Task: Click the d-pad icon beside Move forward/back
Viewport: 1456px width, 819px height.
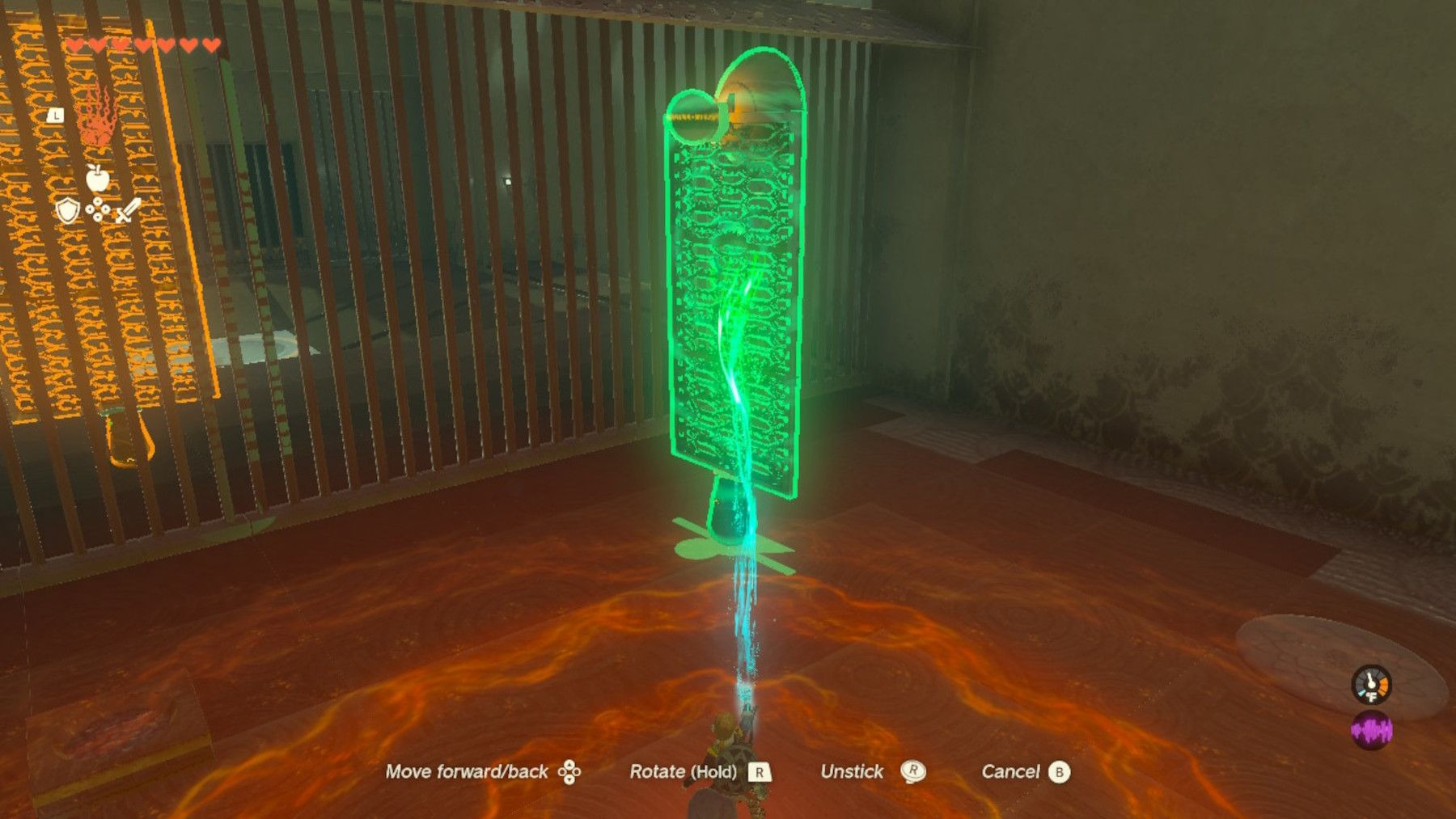Action: coord(569,772)
